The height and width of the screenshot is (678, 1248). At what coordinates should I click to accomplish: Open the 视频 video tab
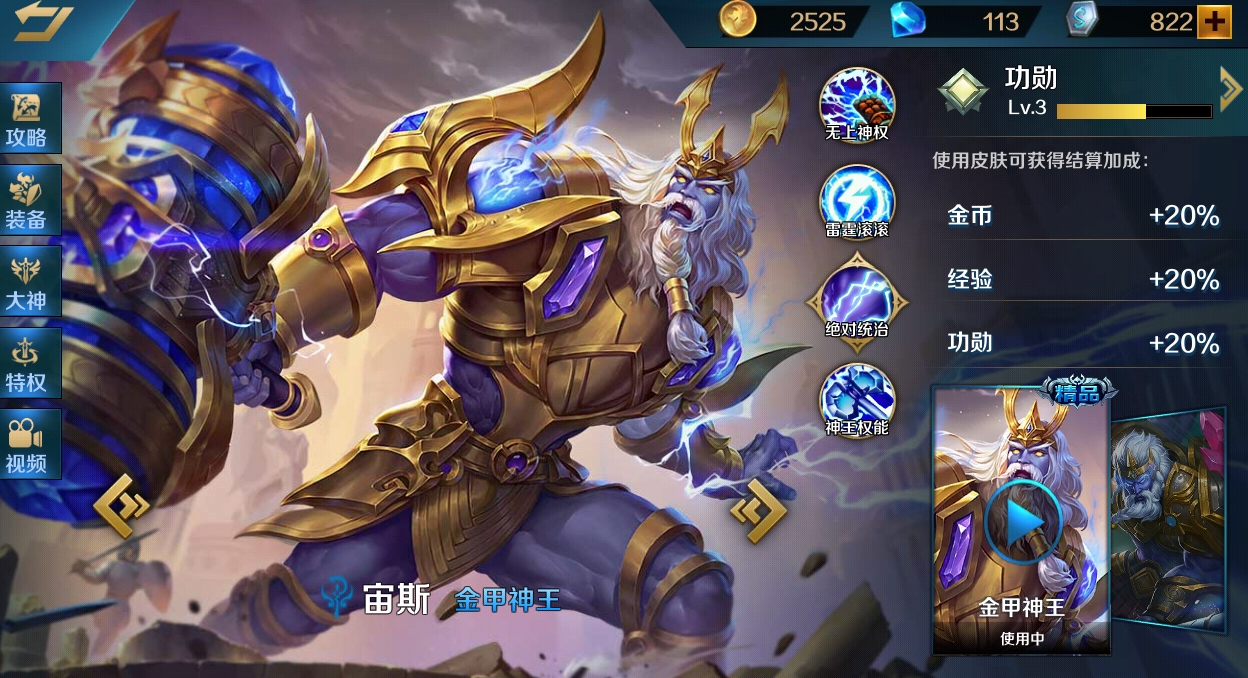(x=28, y=446)
